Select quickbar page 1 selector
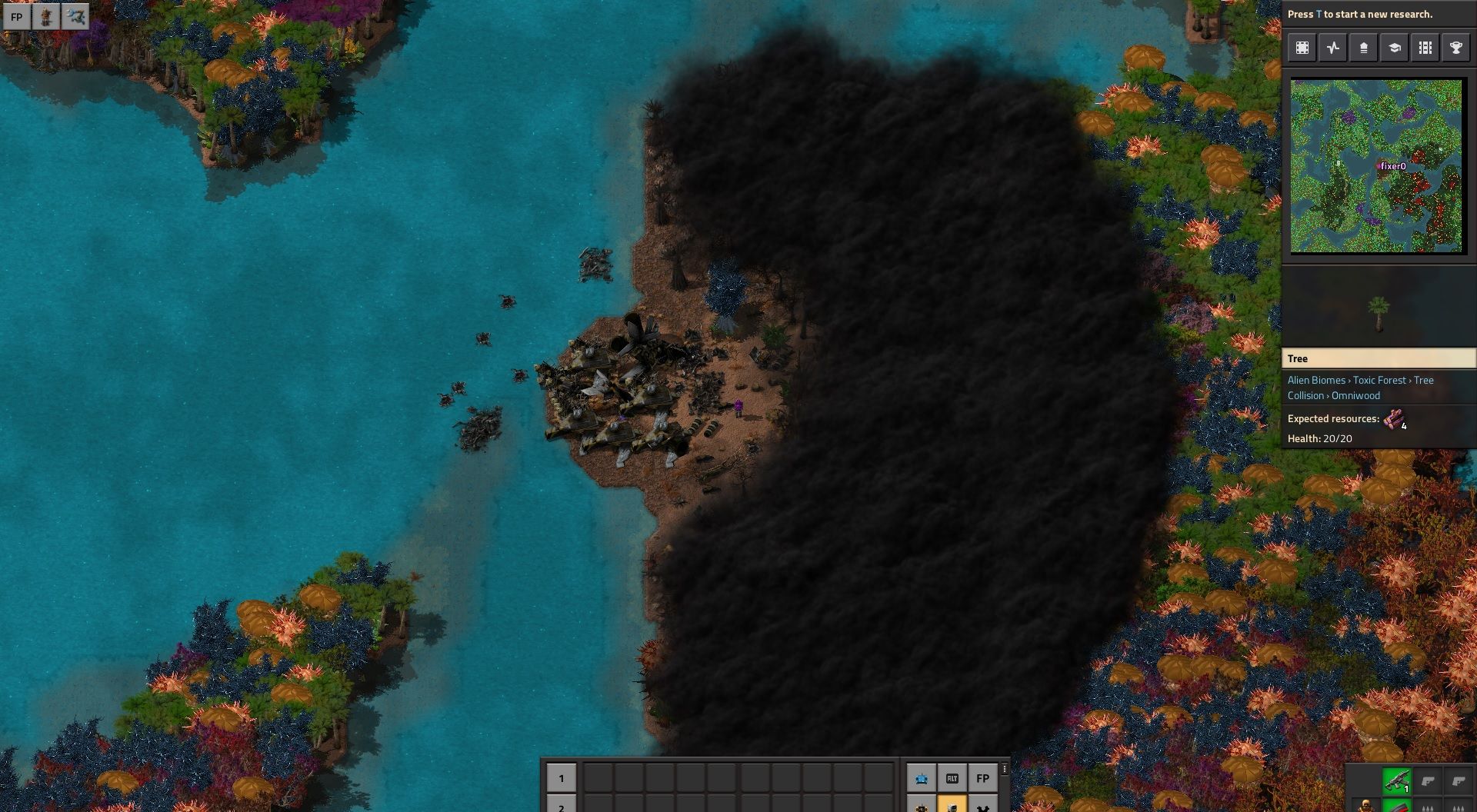This screenshot has width=1477, height=812. point(562,778)
